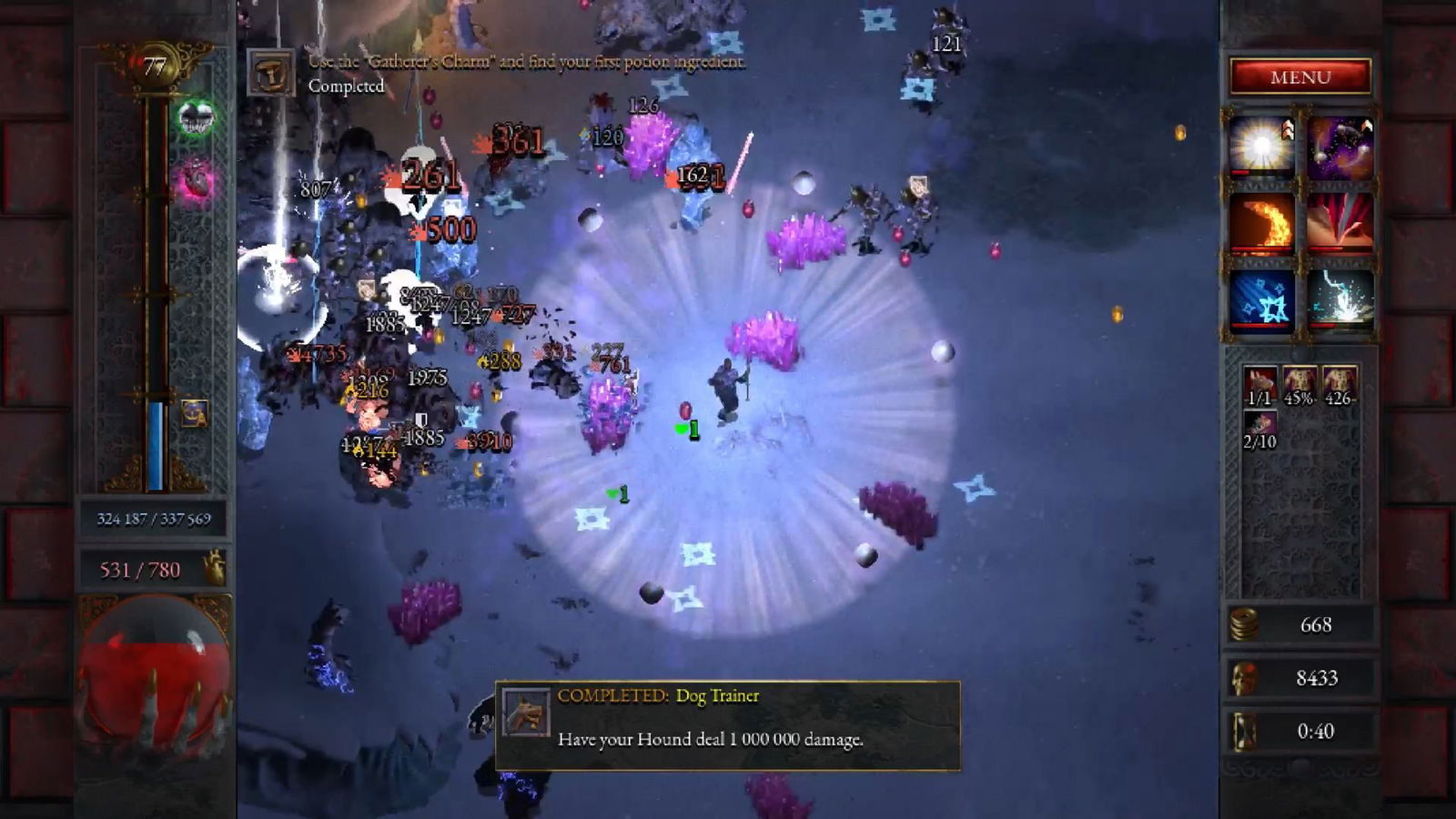Screen dimensions: 1456x819
Task: Use the fiery crescent slash ability
Action: (1261, 223)
